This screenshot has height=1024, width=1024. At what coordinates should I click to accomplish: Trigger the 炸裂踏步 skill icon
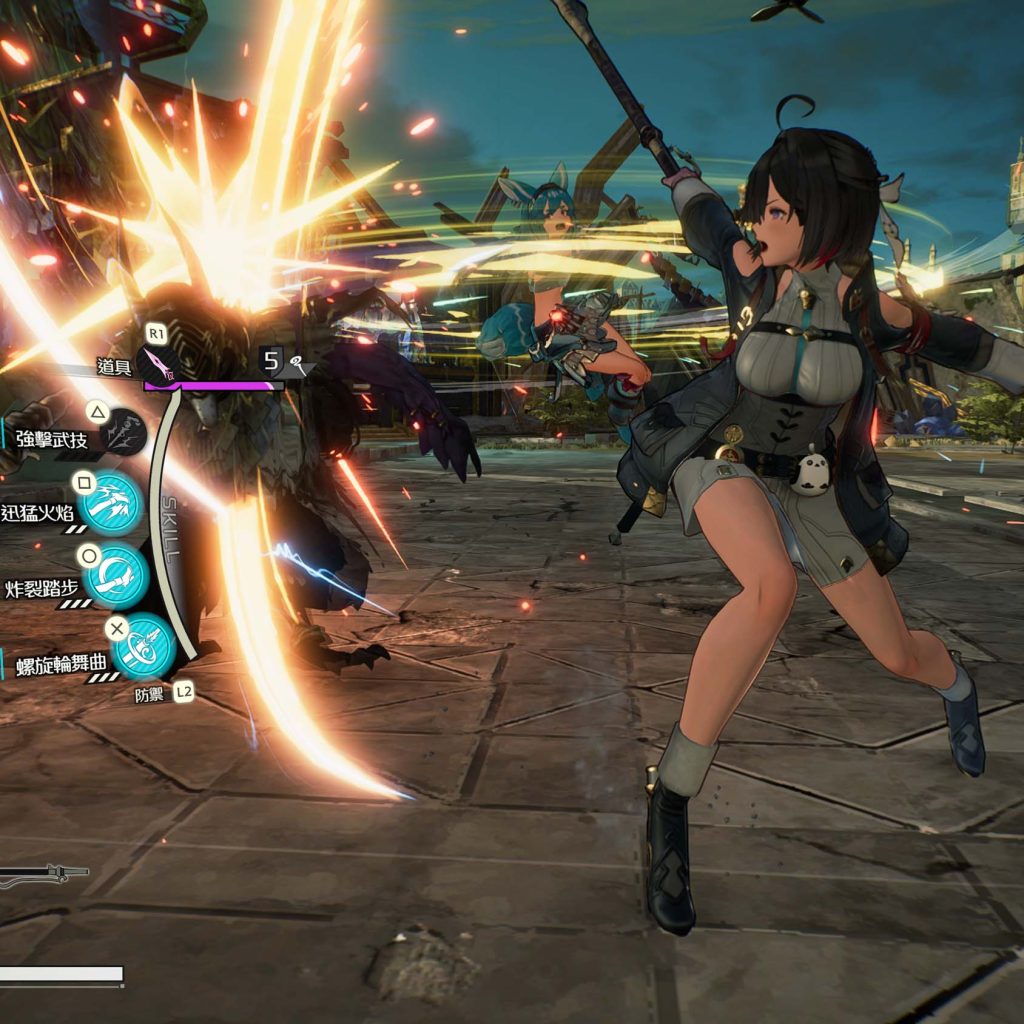[114, 576]
